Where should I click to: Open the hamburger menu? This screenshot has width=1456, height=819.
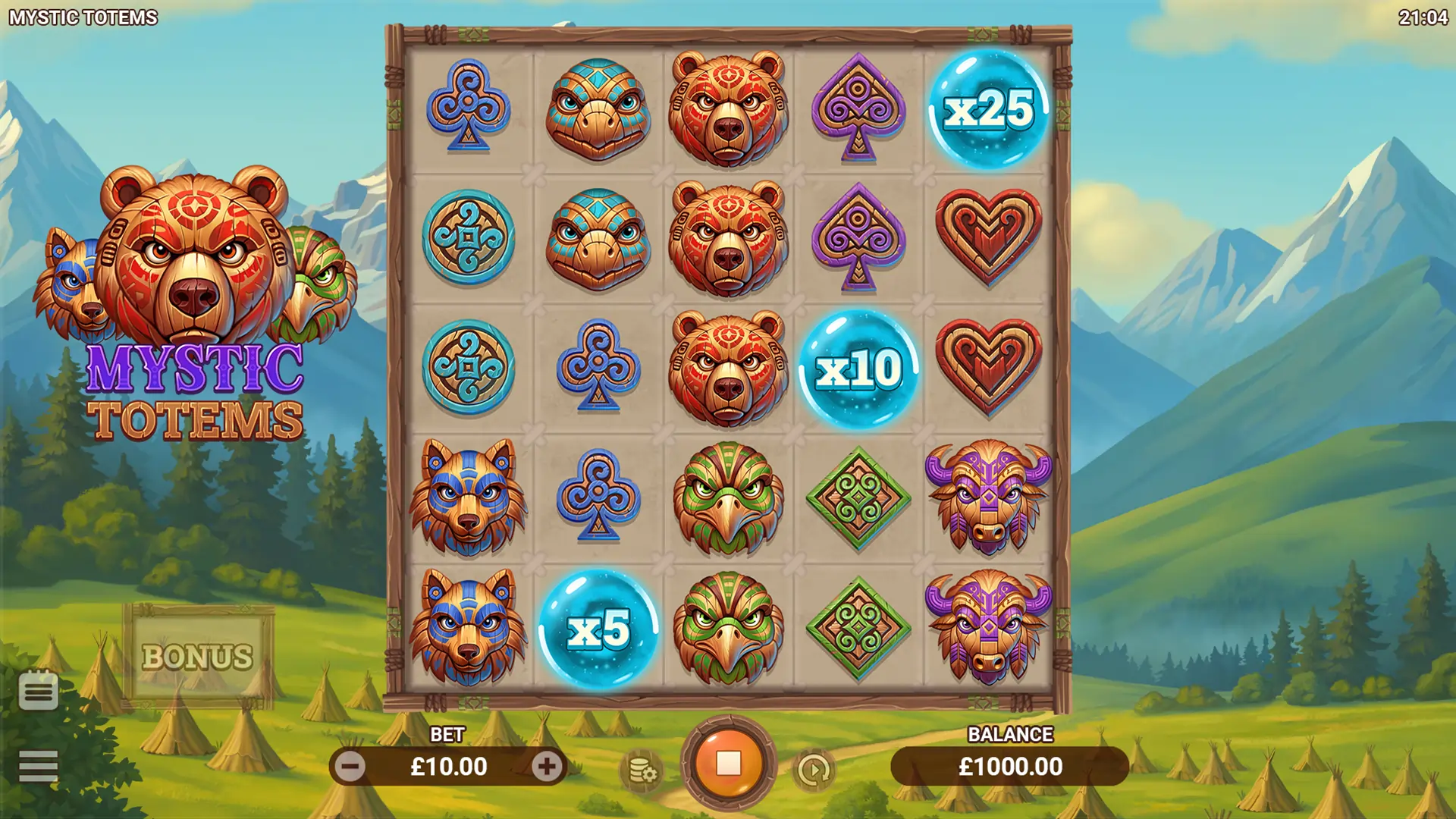pos(38,766)
